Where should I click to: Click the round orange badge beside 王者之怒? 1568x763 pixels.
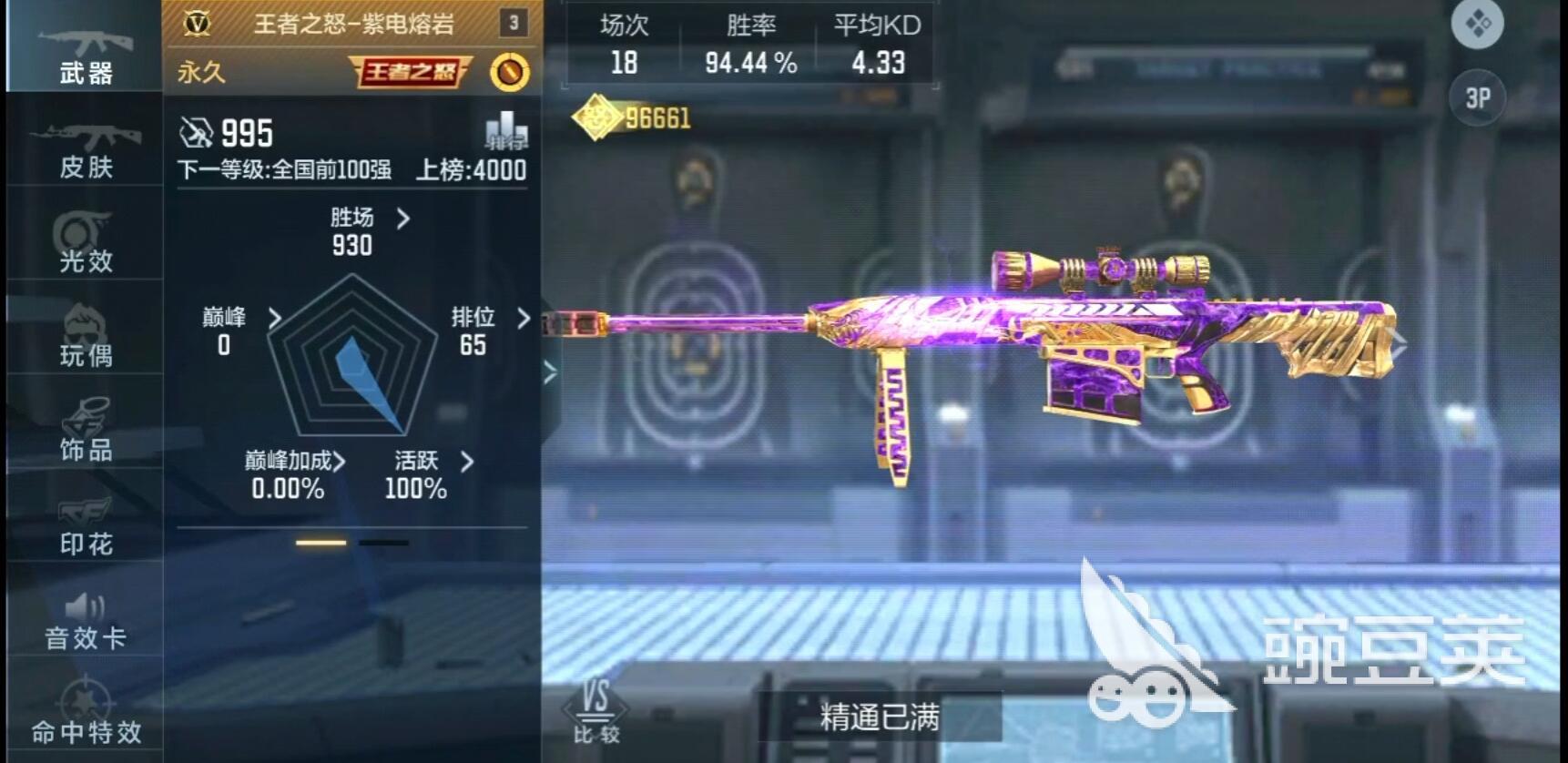pyautogui.click(x=509, y=72)
